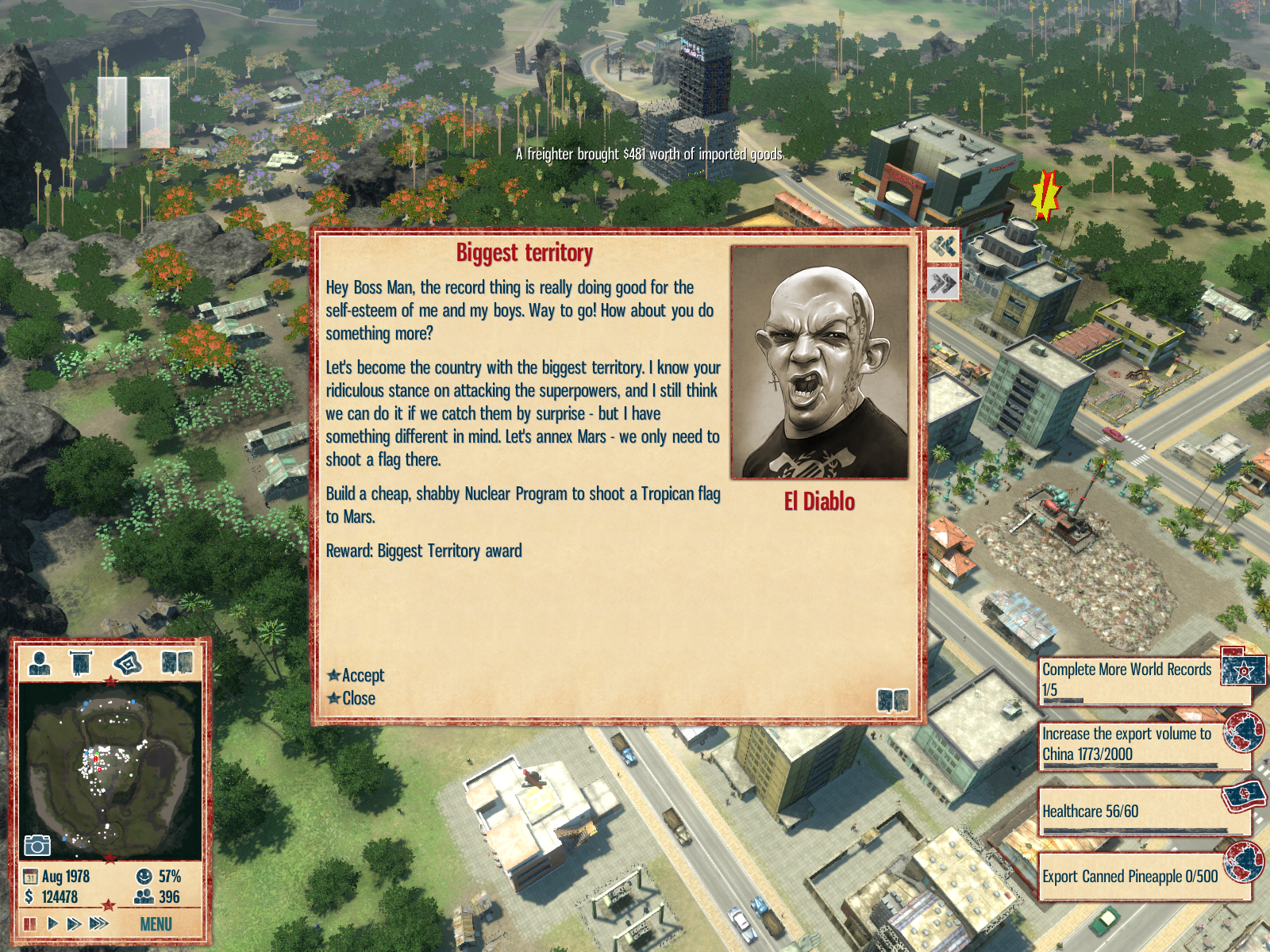Open the banner scroll icon above the minimap
Viewport: 1270px width, 952px height.
point(81,662)
